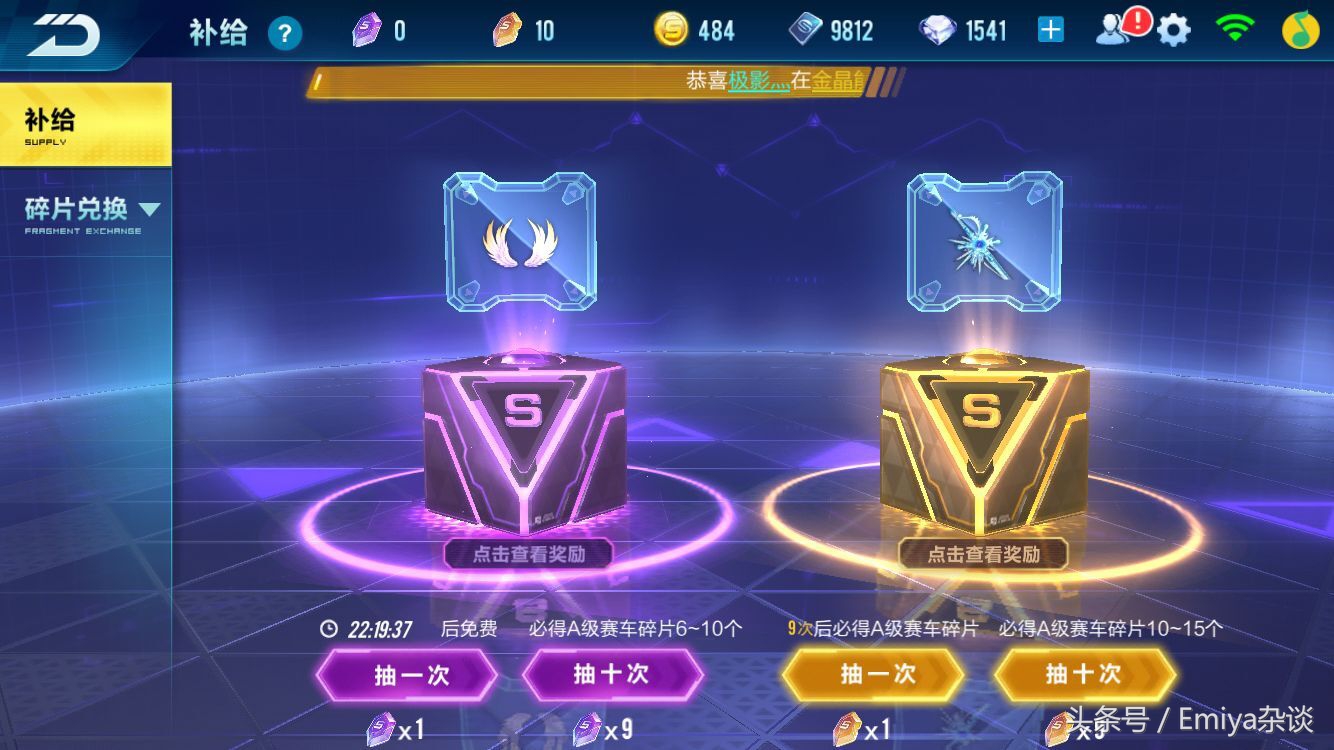Click the plus icon to purchase more diamonds
1334x750 pixels.
tap(1049, 29)
